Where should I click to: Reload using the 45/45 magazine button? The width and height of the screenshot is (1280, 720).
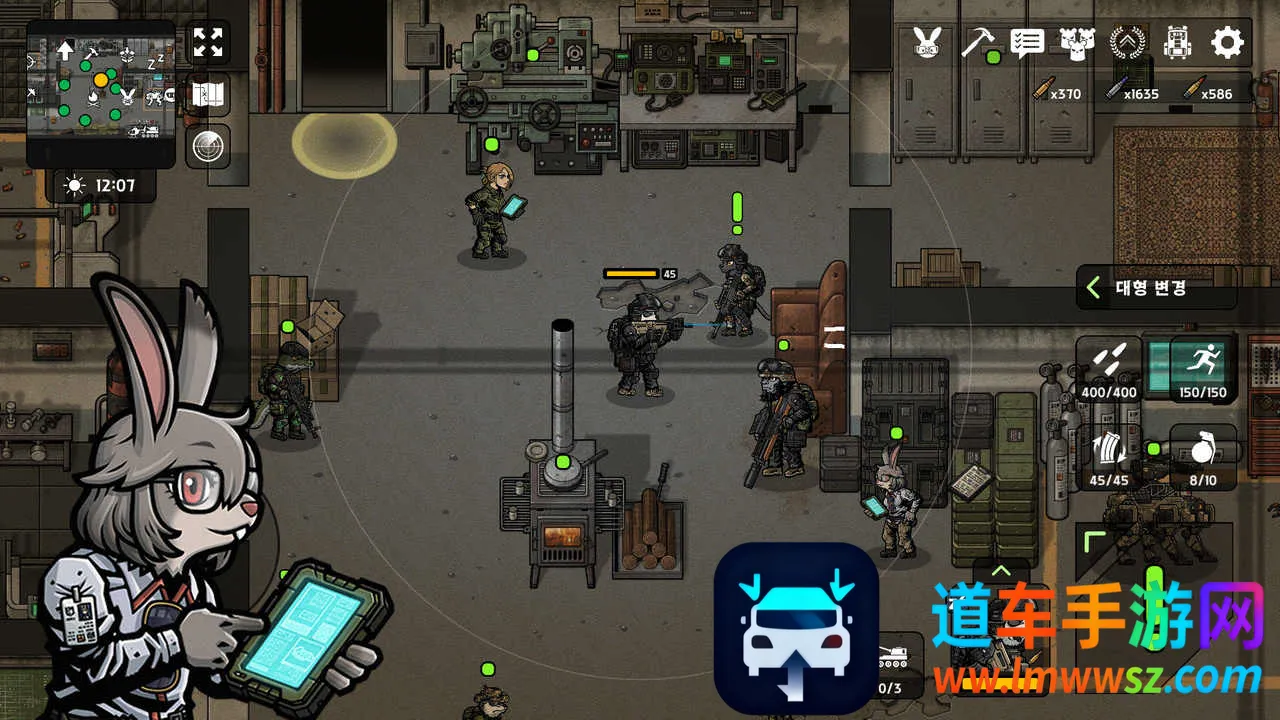click(1108, 458)
